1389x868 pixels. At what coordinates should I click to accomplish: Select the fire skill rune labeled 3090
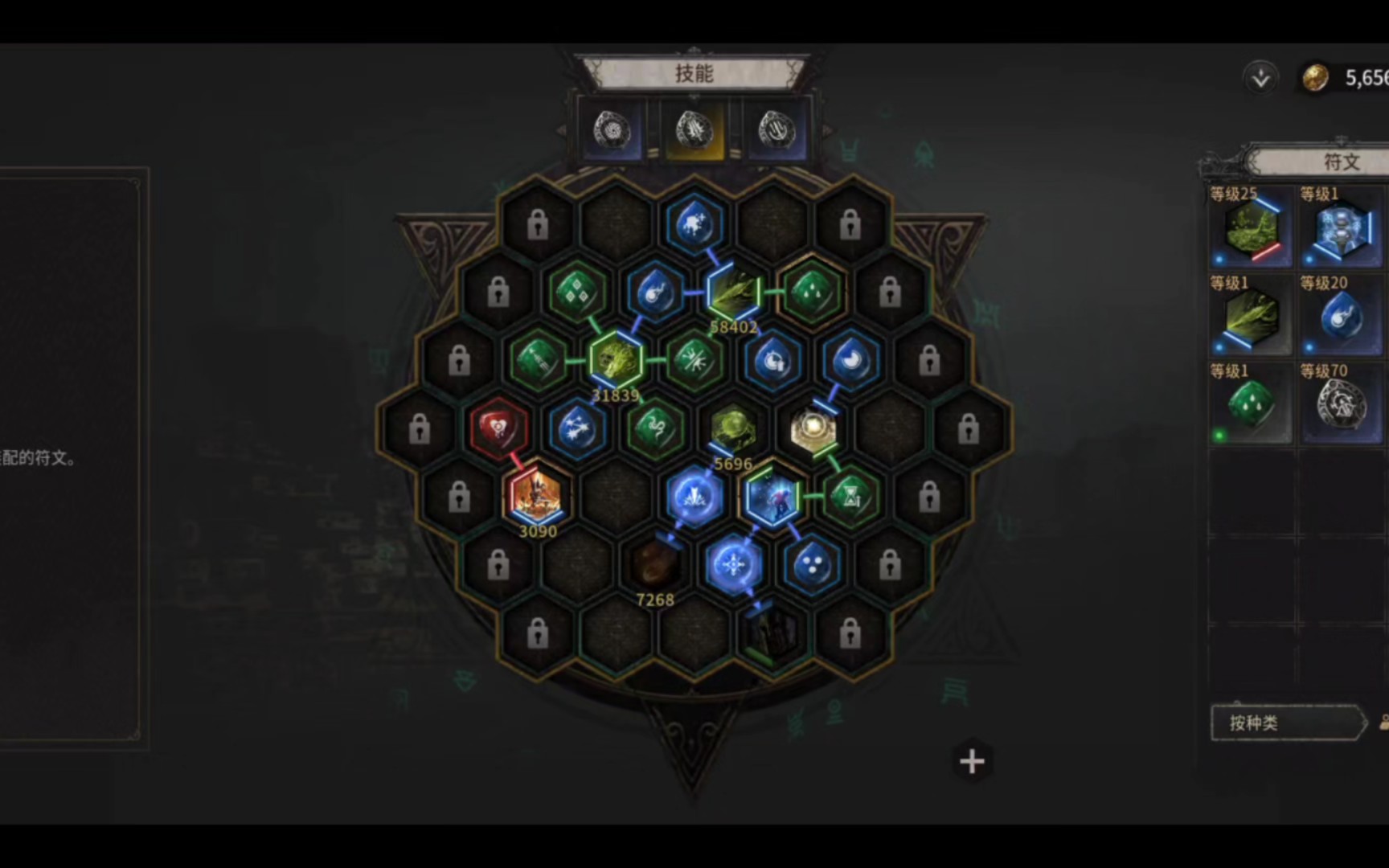pyautogui.click(x=537, y=497)
